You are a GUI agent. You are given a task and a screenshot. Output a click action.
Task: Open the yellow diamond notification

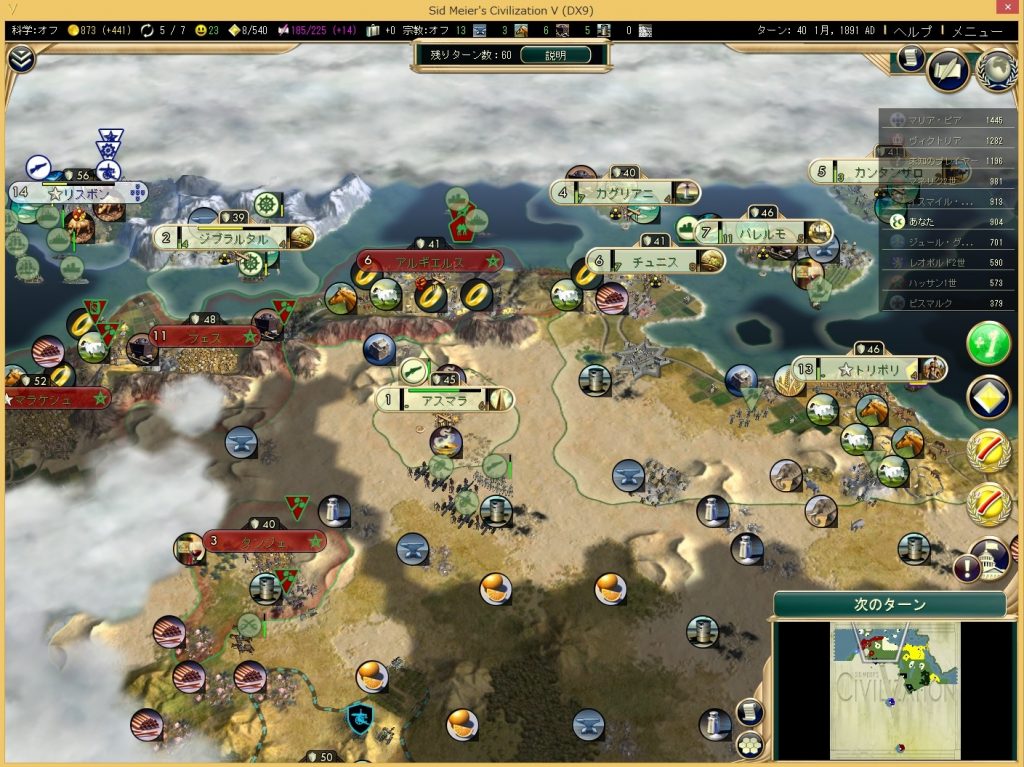987,397
